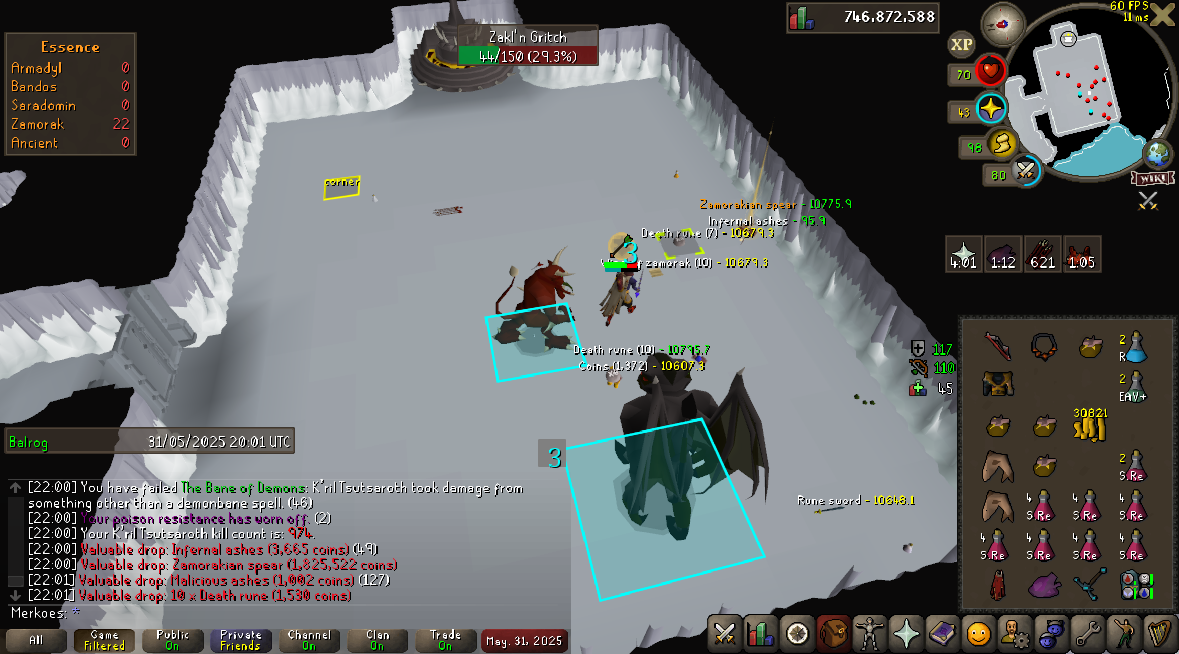Toggle the XP drops button
Viewport: 1179px width, 654px height.
tap(961, 44)
